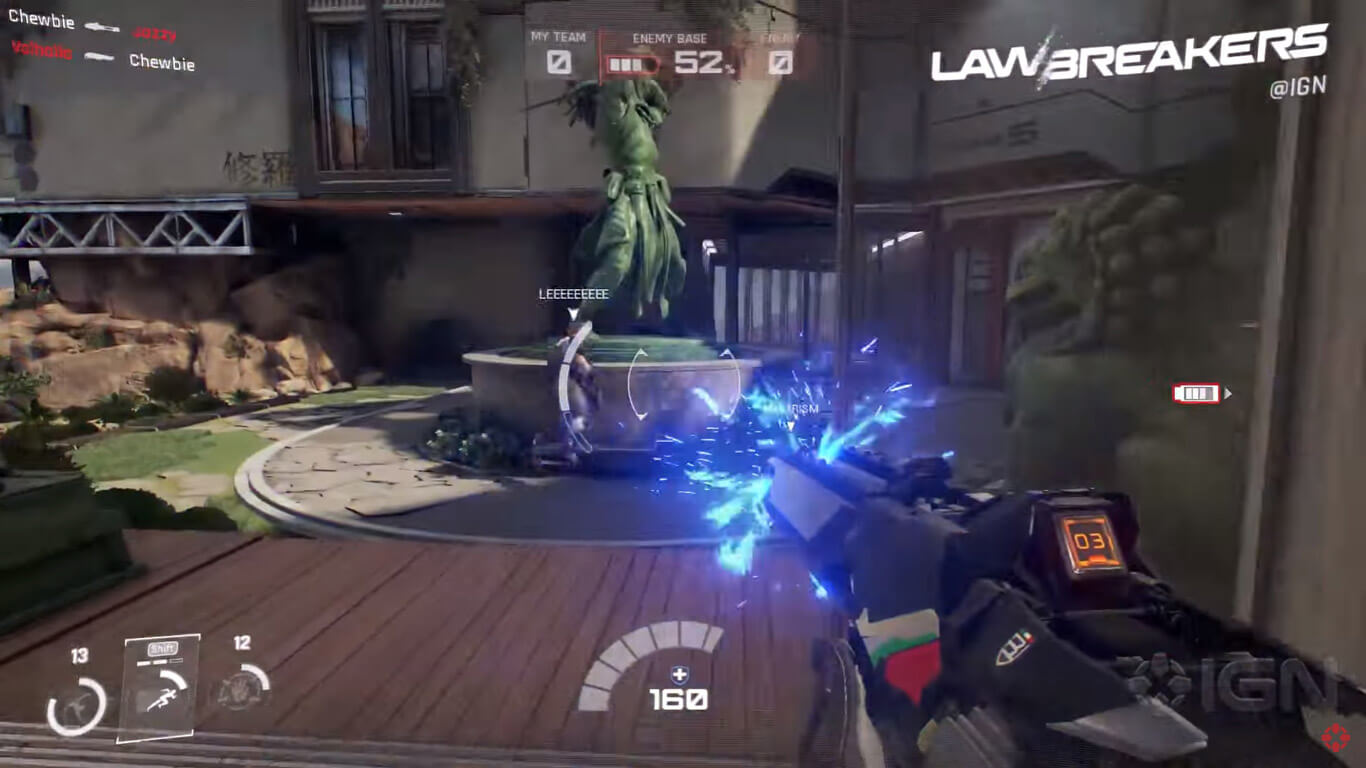Screen dimensions: 1366x768
Task: Toggle the sprint charge pips above the runner icon
Action: click(160, 661)
